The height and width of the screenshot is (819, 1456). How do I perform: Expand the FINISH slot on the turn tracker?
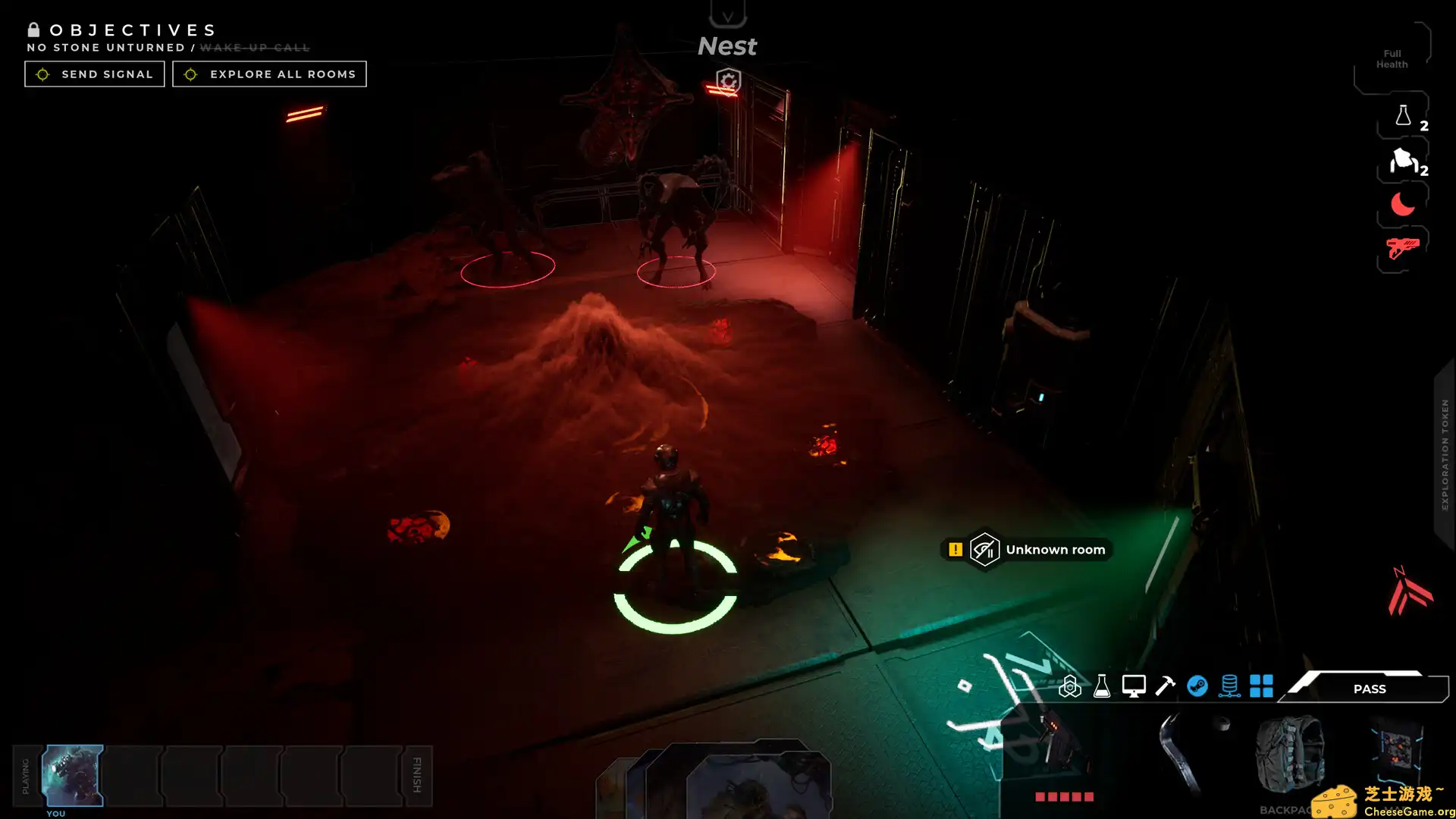[x=417, y=775]
